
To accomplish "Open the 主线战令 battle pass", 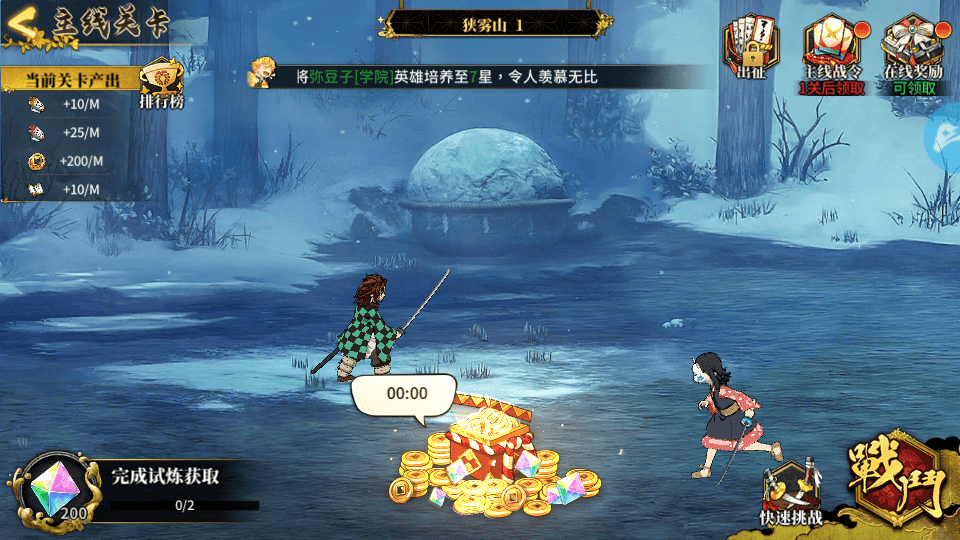I will click(x=833, y=52).
